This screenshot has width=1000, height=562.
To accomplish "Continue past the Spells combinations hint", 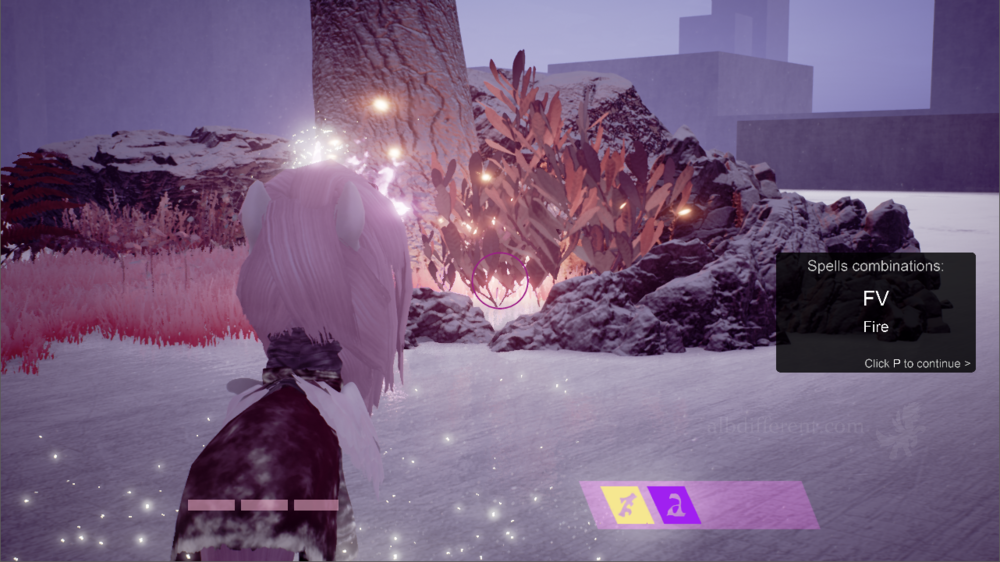I will click(917, 364).
